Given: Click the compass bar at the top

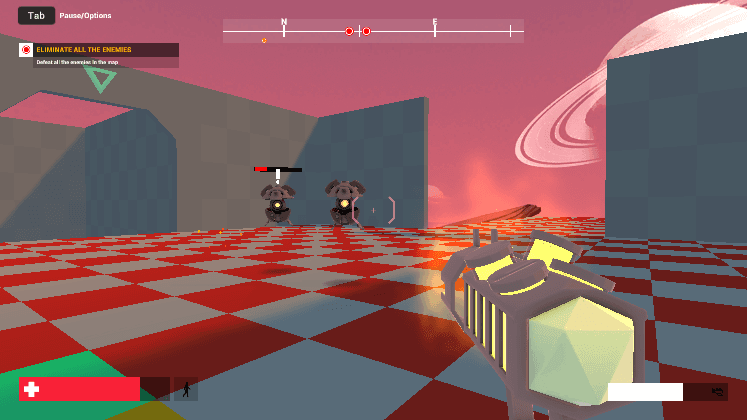Looking at the screenshot, I should point(373,31).
